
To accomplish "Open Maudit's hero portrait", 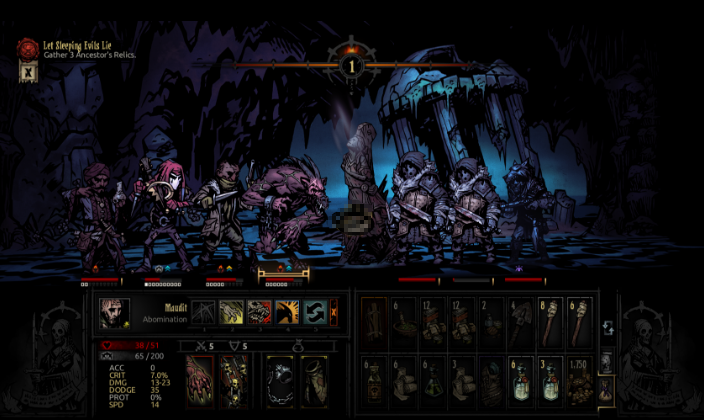I will tap(112, 313).
